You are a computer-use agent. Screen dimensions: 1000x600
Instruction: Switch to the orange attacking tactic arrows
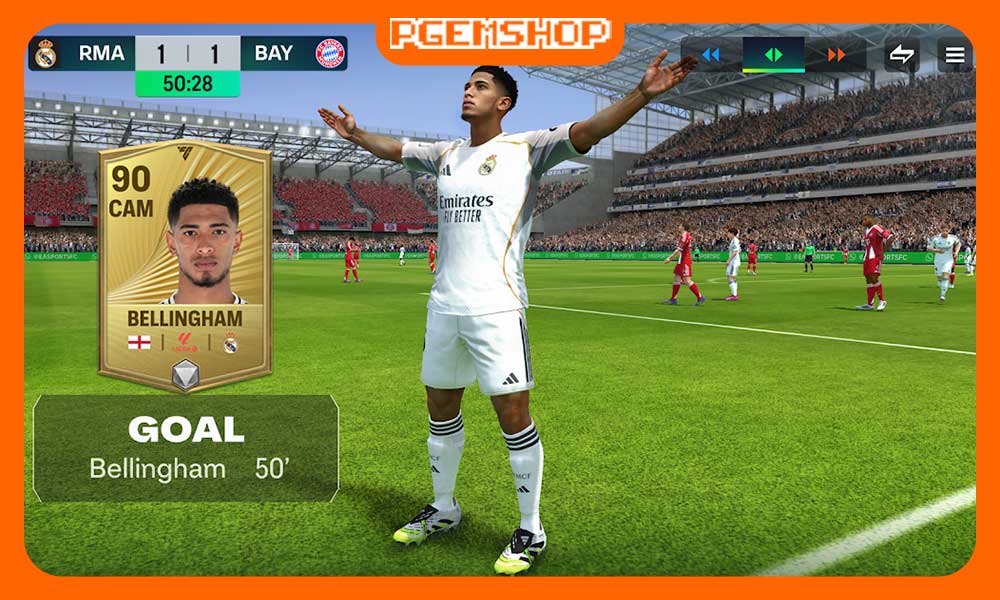pyautogui.click(x=836, y=55)
